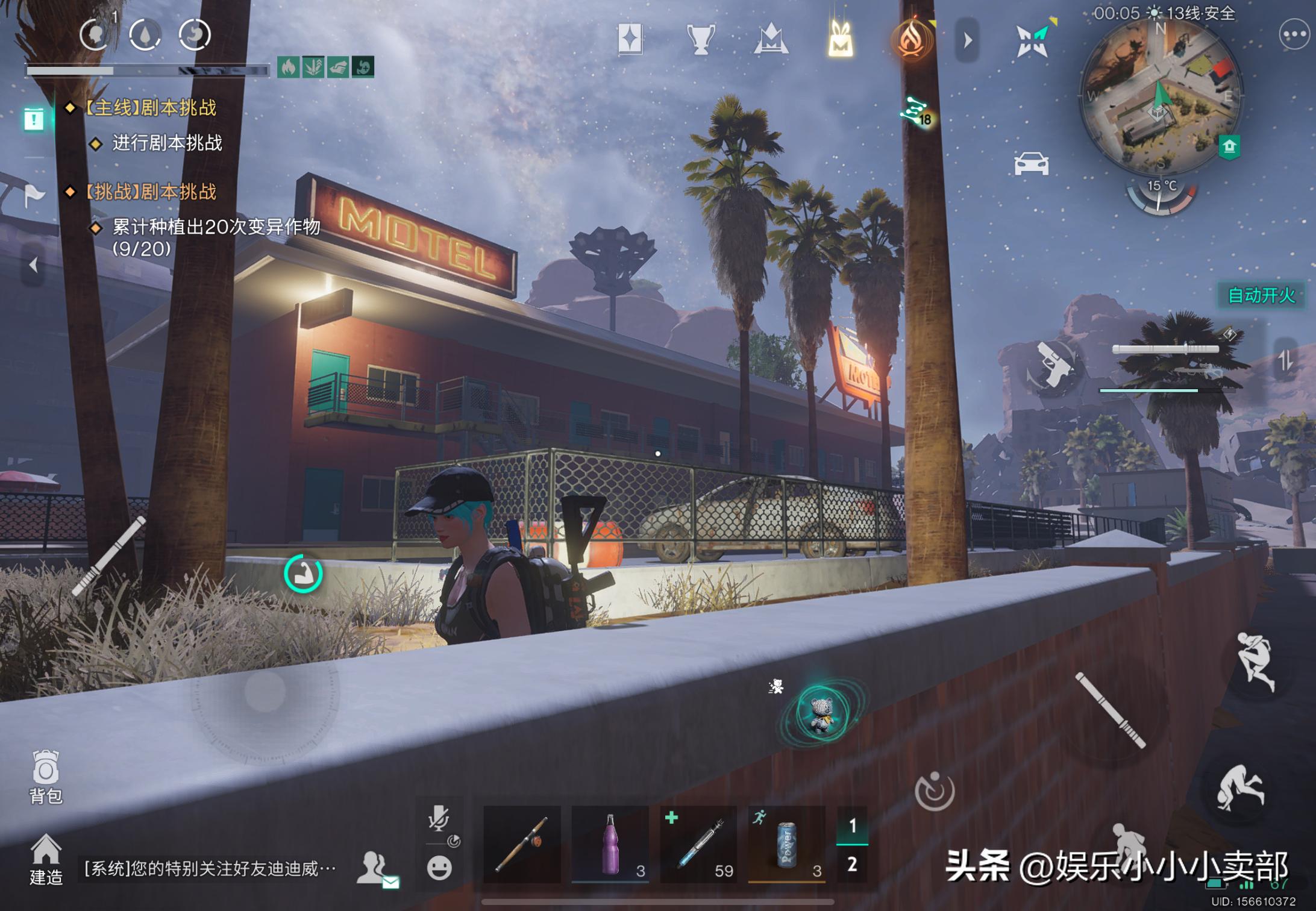Open the build menu (建造)
The image size is (1316, 911).
tap(46, 859)
